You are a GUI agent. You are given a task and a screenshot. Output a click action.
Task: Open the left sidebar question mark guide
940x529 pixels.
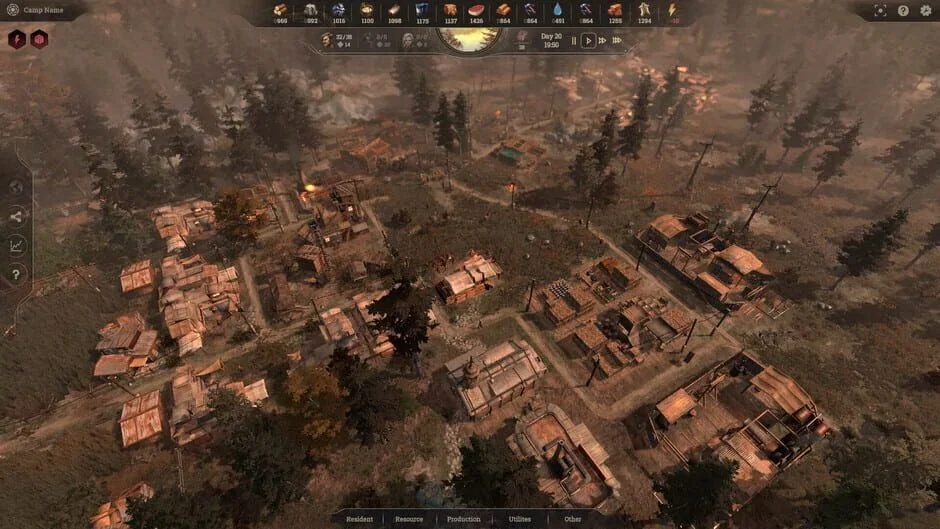[16, 274]
